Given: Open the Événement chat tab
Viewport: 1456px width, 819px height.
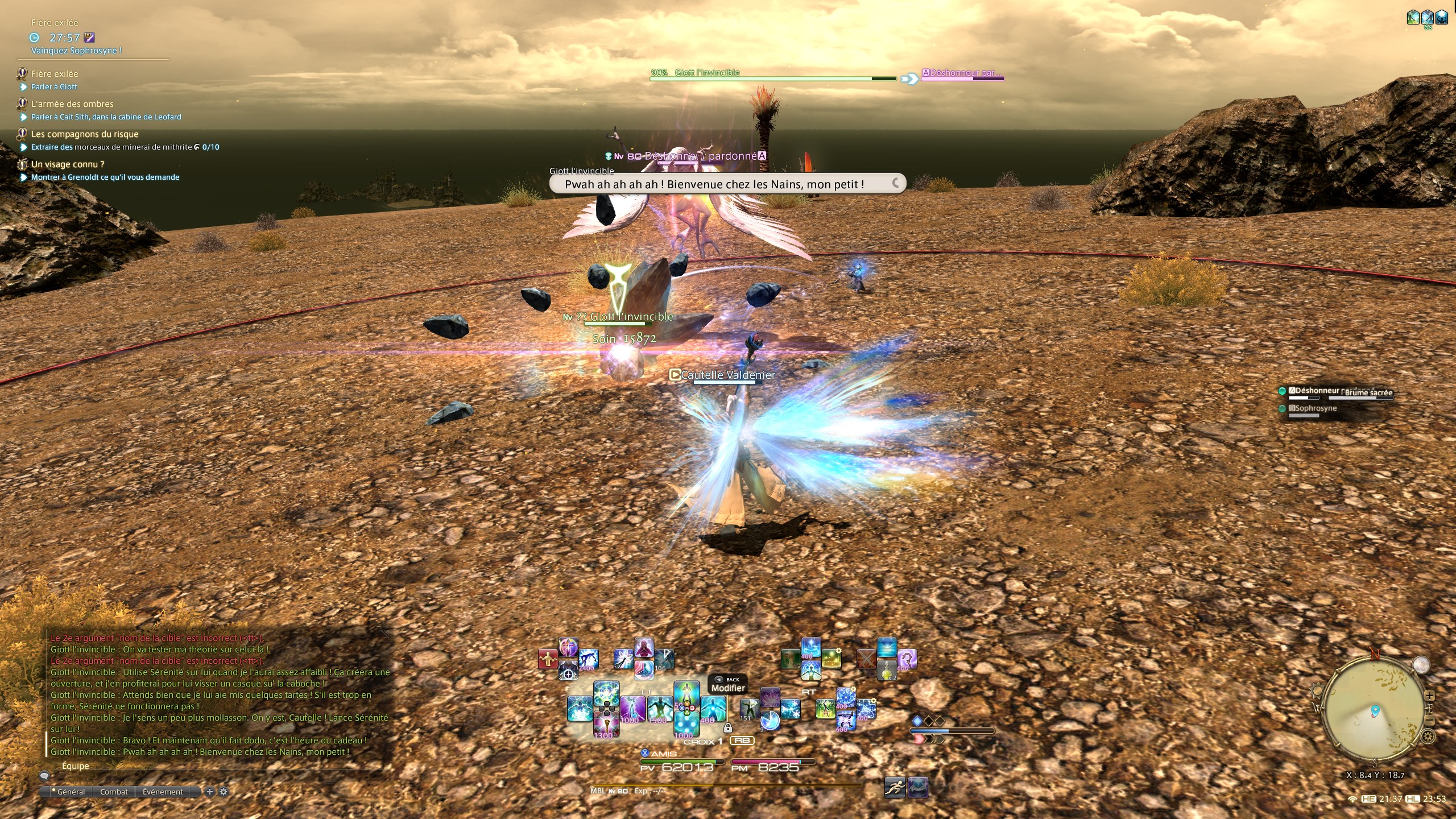Looking at the screenshot, I should coord(163,792).
